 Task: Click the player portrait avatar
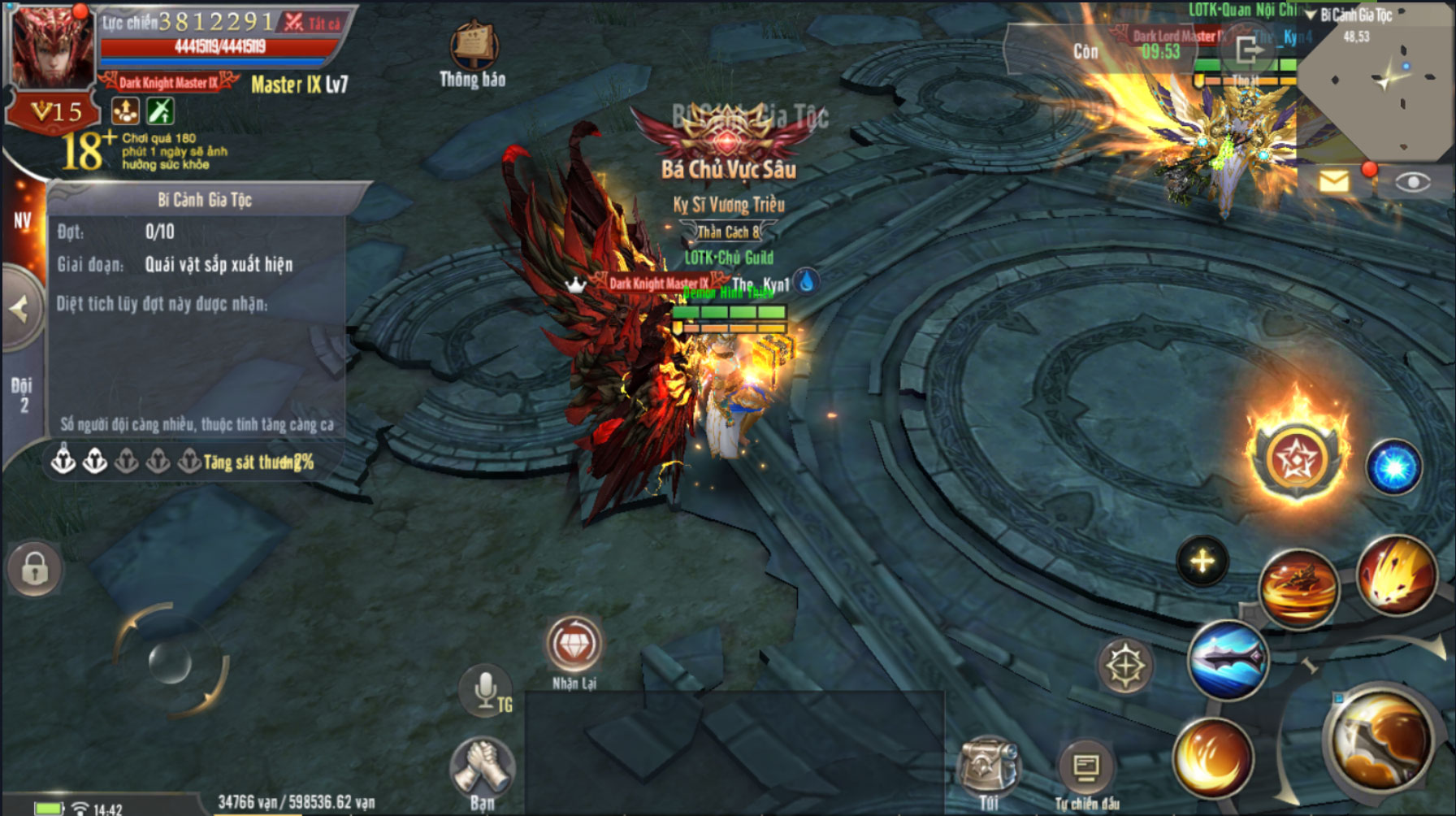[49, 49]
